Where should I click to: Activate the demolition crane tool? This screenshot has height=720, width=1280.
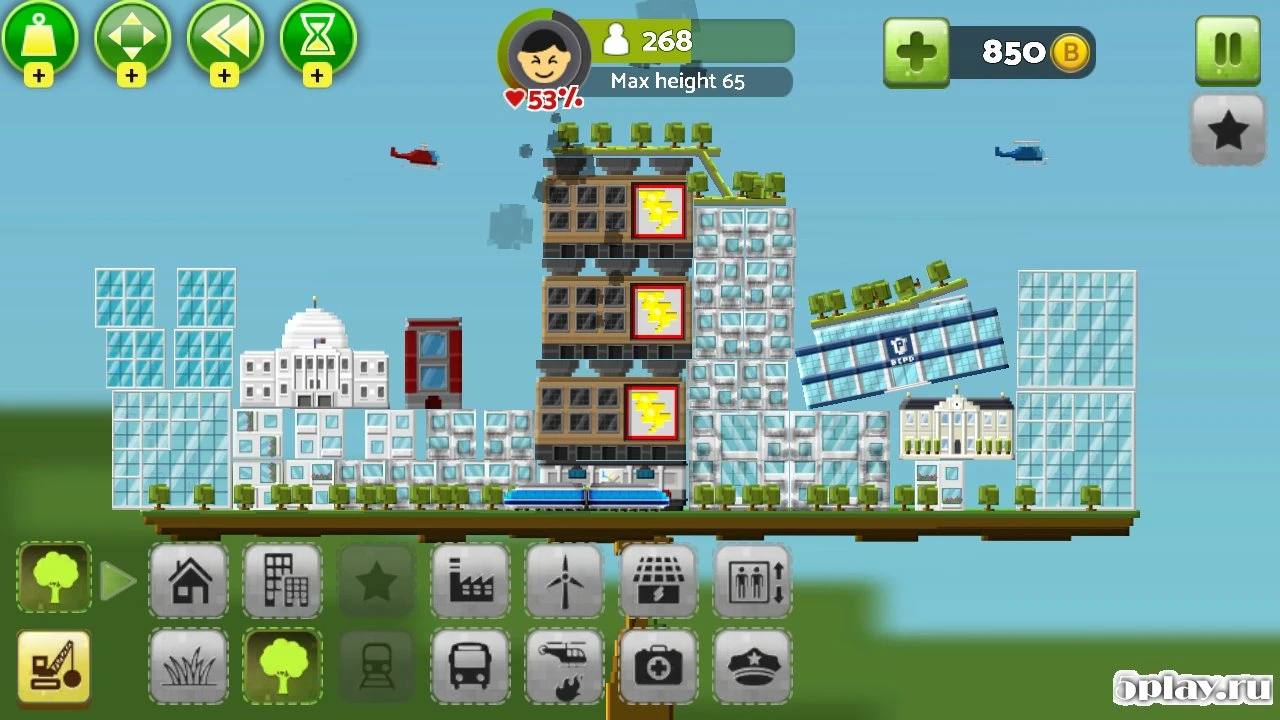coord(54,665)
